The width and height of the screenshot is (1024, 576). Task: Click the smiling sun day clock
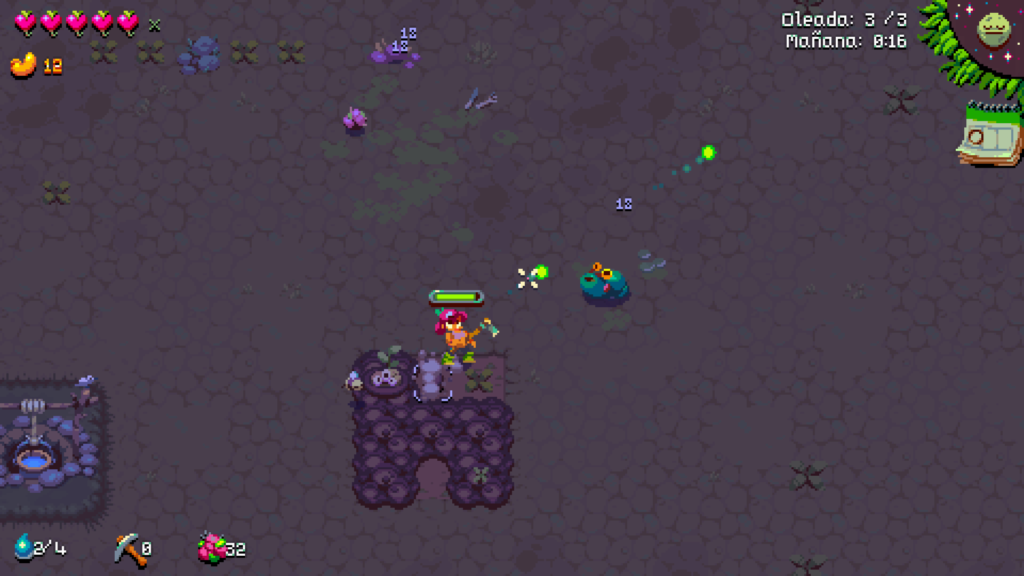(994, 28)
